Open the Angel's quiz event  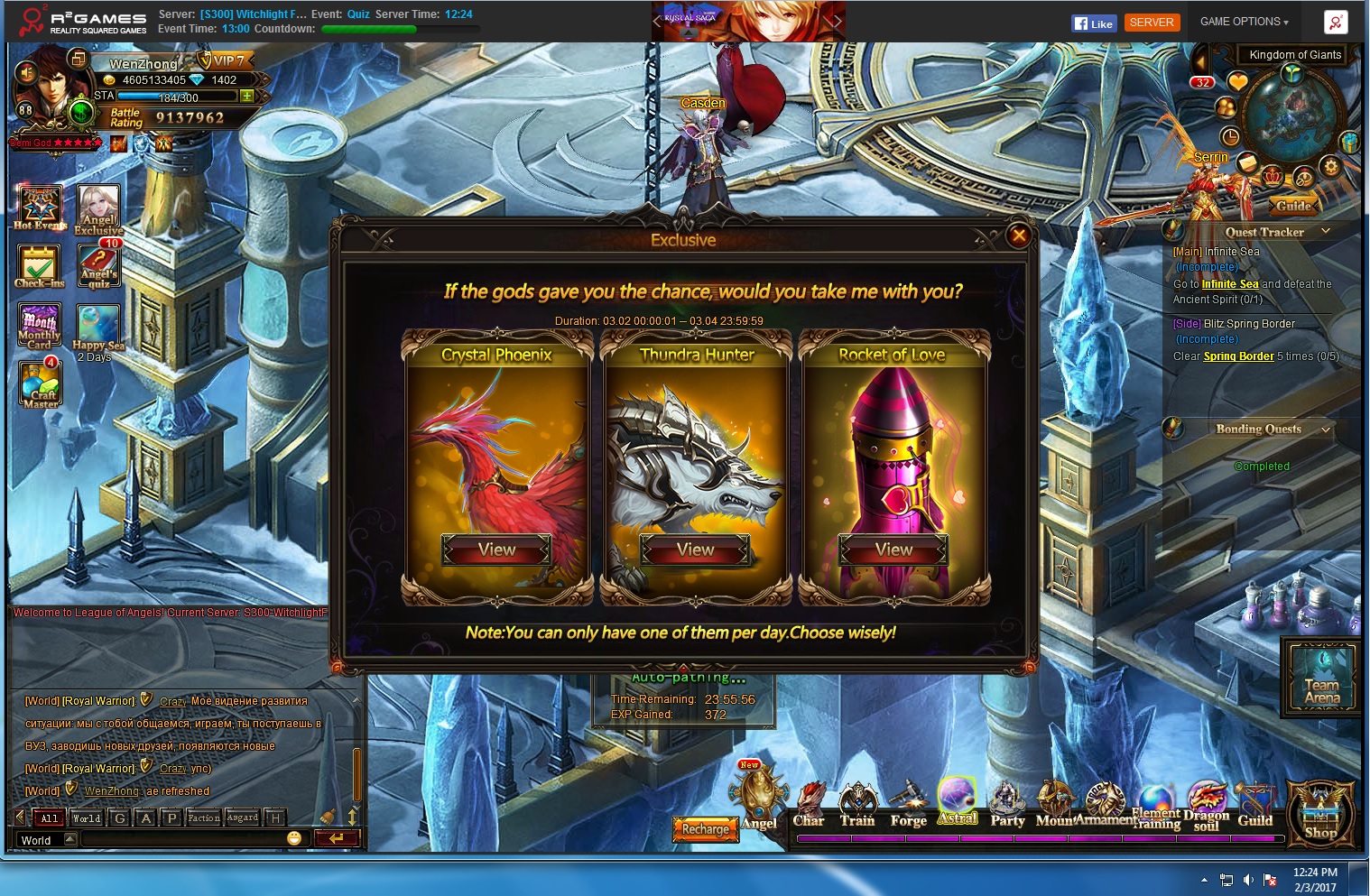(99, 264)
